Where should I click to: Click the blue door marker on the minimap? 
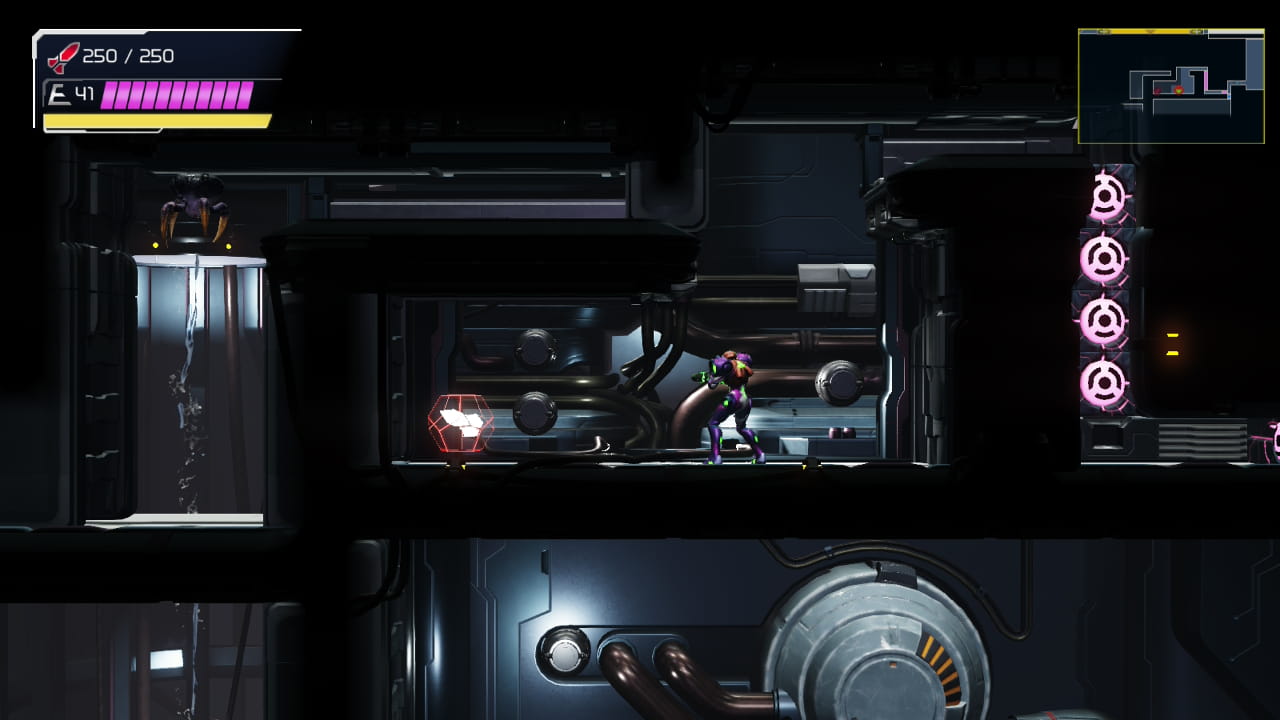pyautogui.click(x=1229, y=96)
